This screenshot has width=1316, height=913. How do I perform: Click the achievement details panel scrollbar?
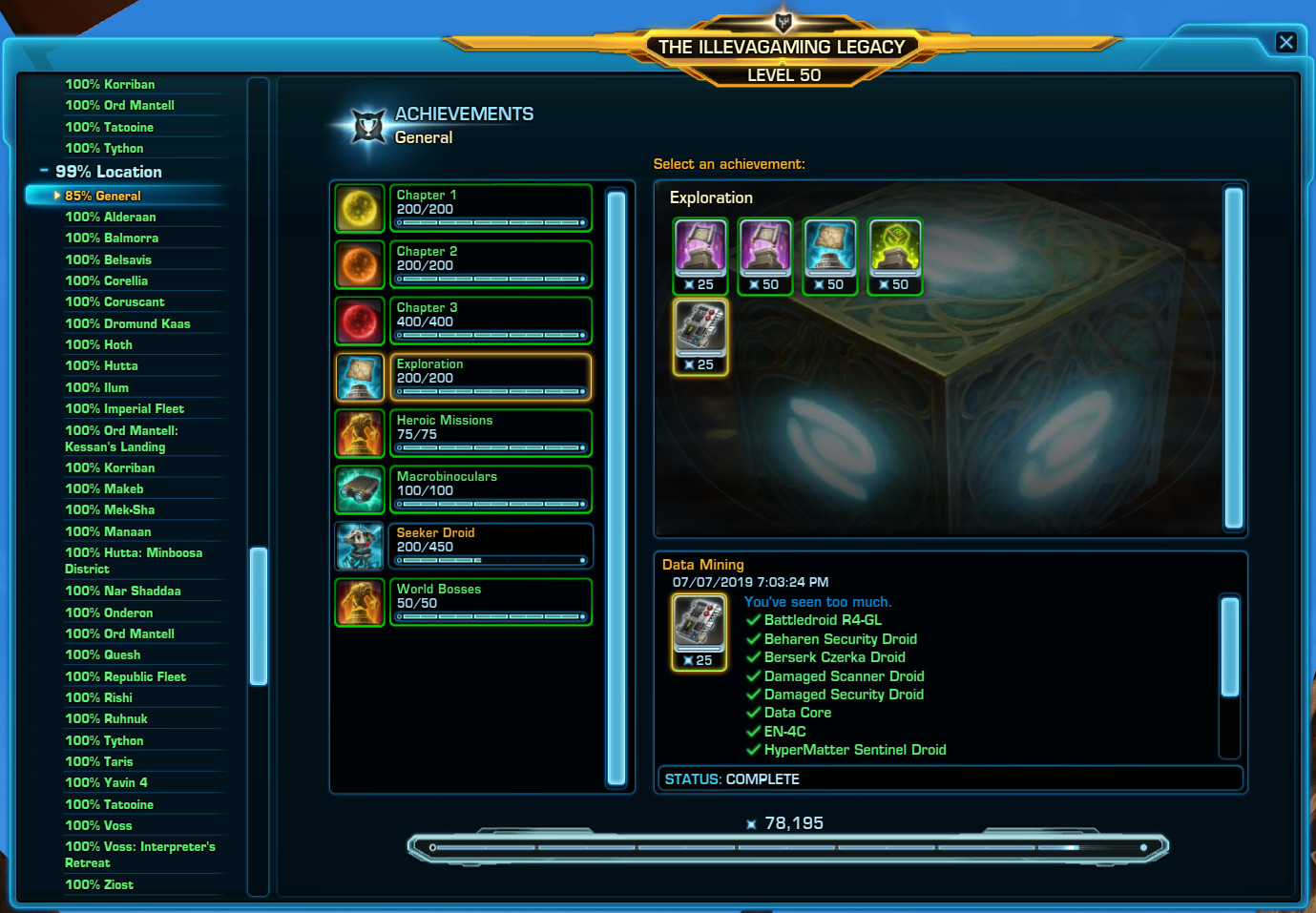[x=1230, y=647]
